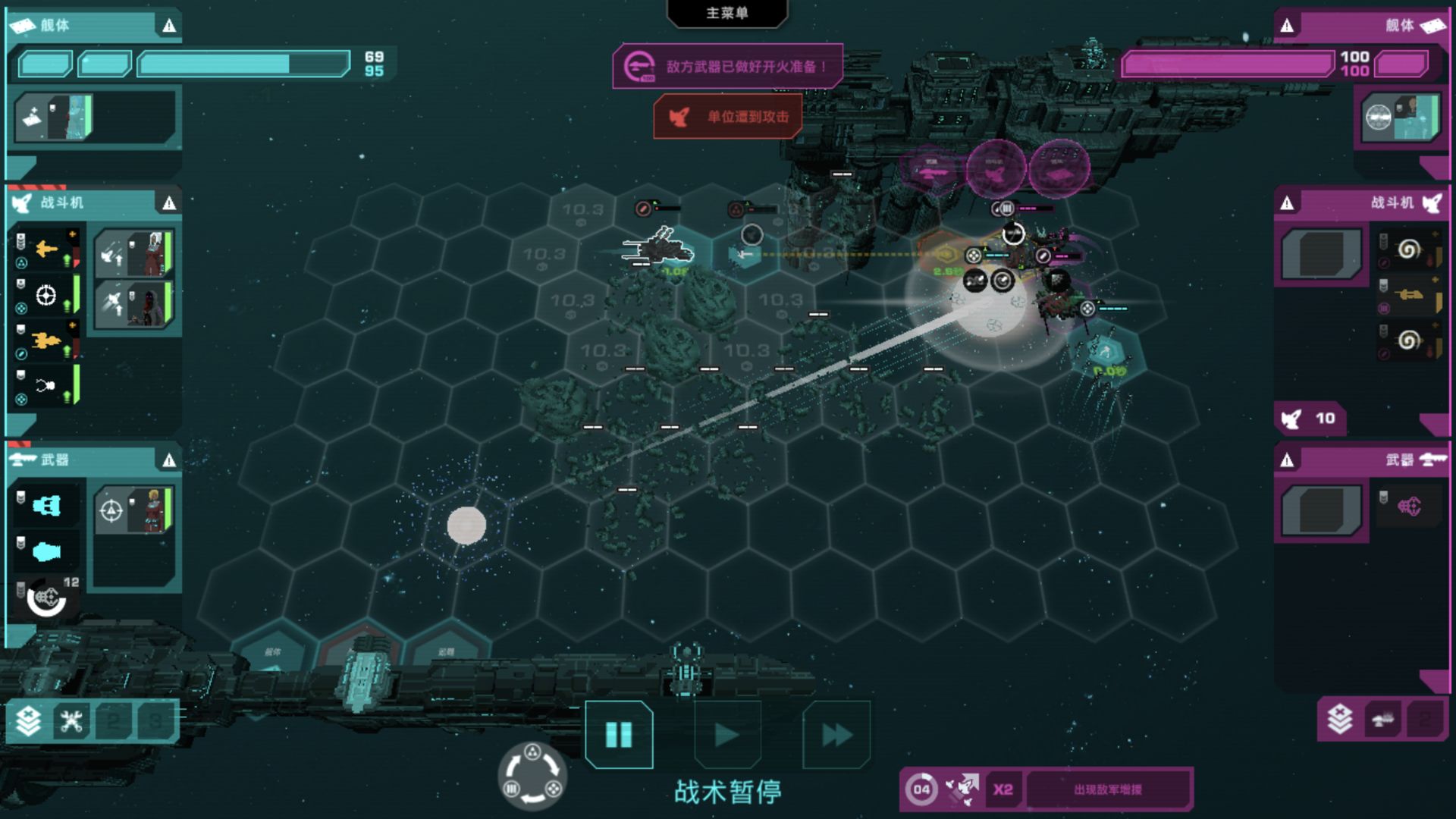Select the hooded fighter pilot card

[135, 304]
